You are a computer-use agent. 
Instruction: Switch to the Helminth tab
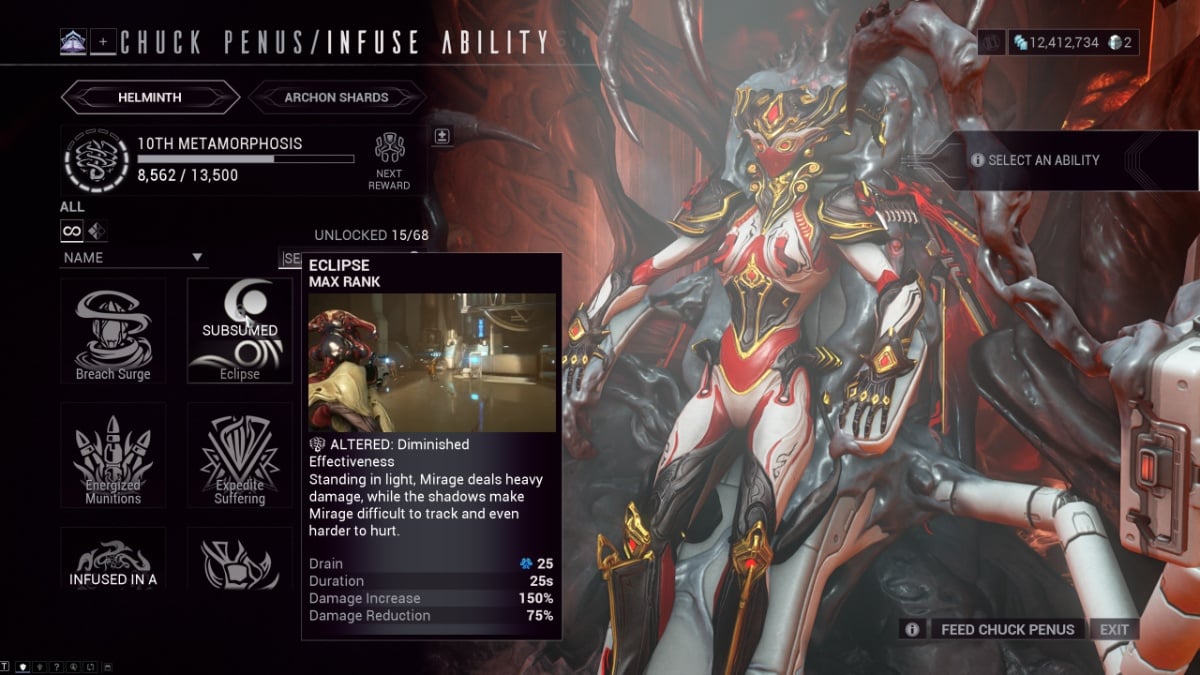[150, 97]
